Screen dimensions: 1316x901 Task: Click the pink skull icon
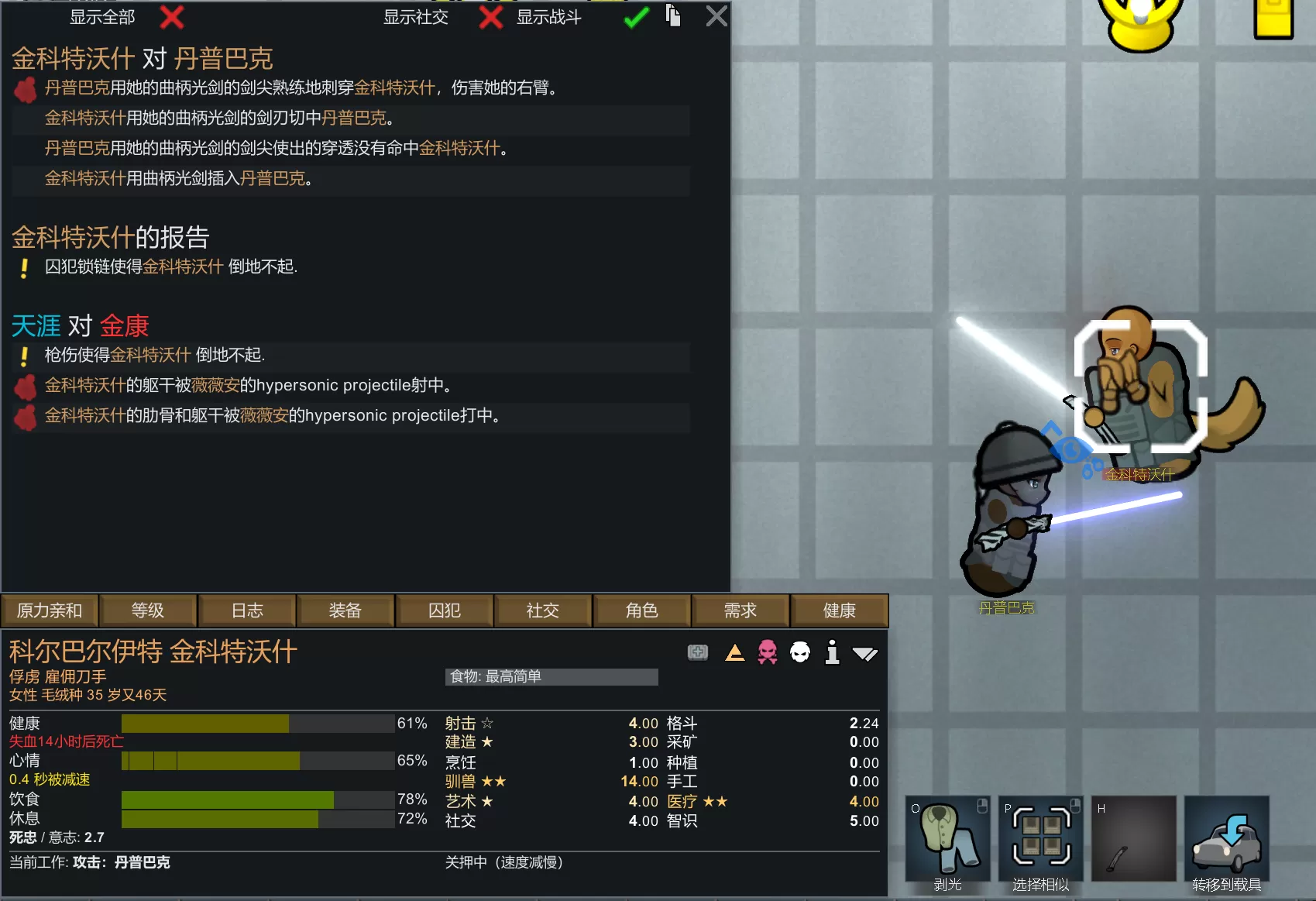[x=767, y=652]
